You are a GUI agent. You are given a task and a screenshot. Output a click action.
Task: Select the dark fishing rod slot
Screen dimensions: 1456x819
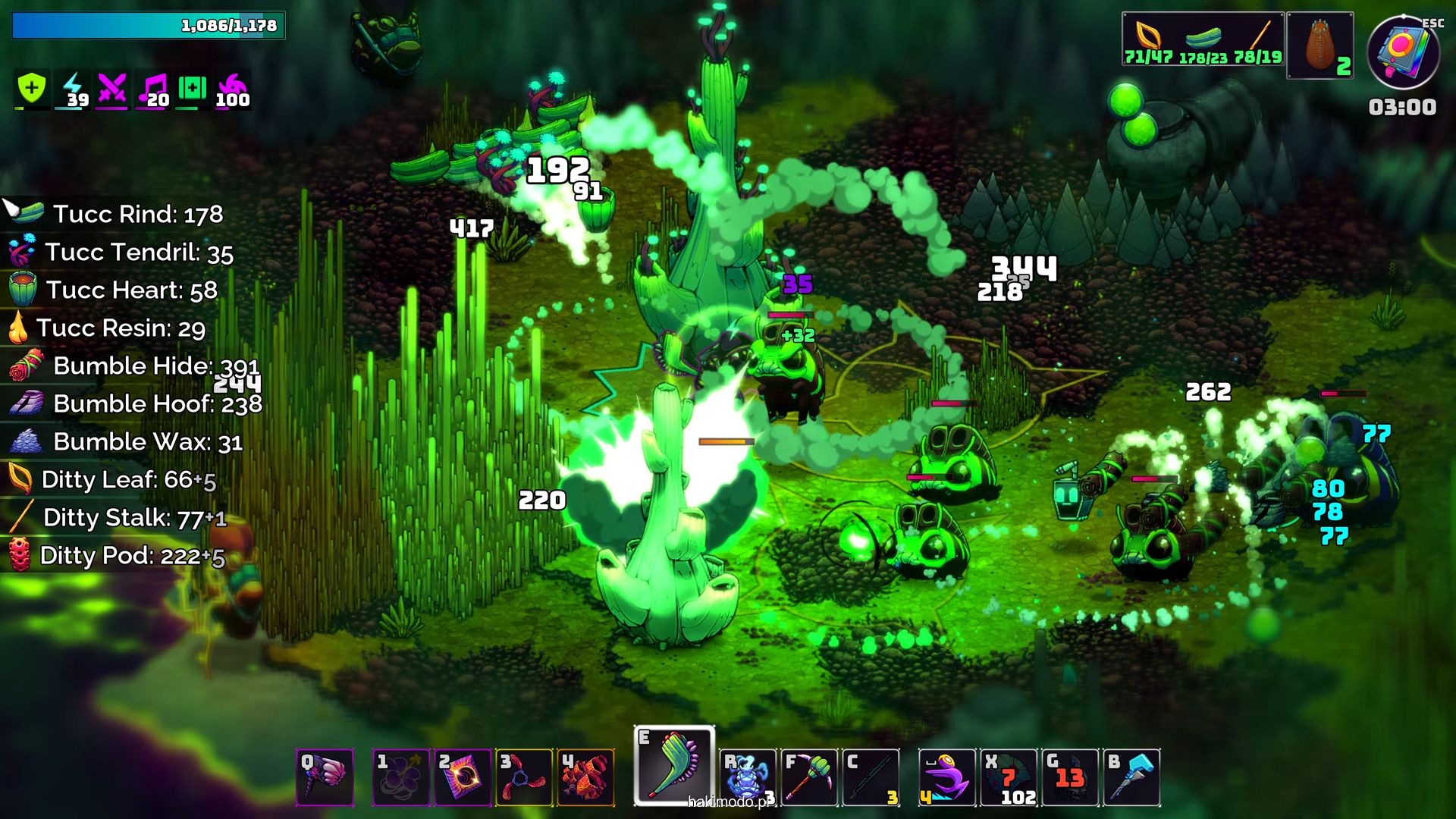pos(871,777)
